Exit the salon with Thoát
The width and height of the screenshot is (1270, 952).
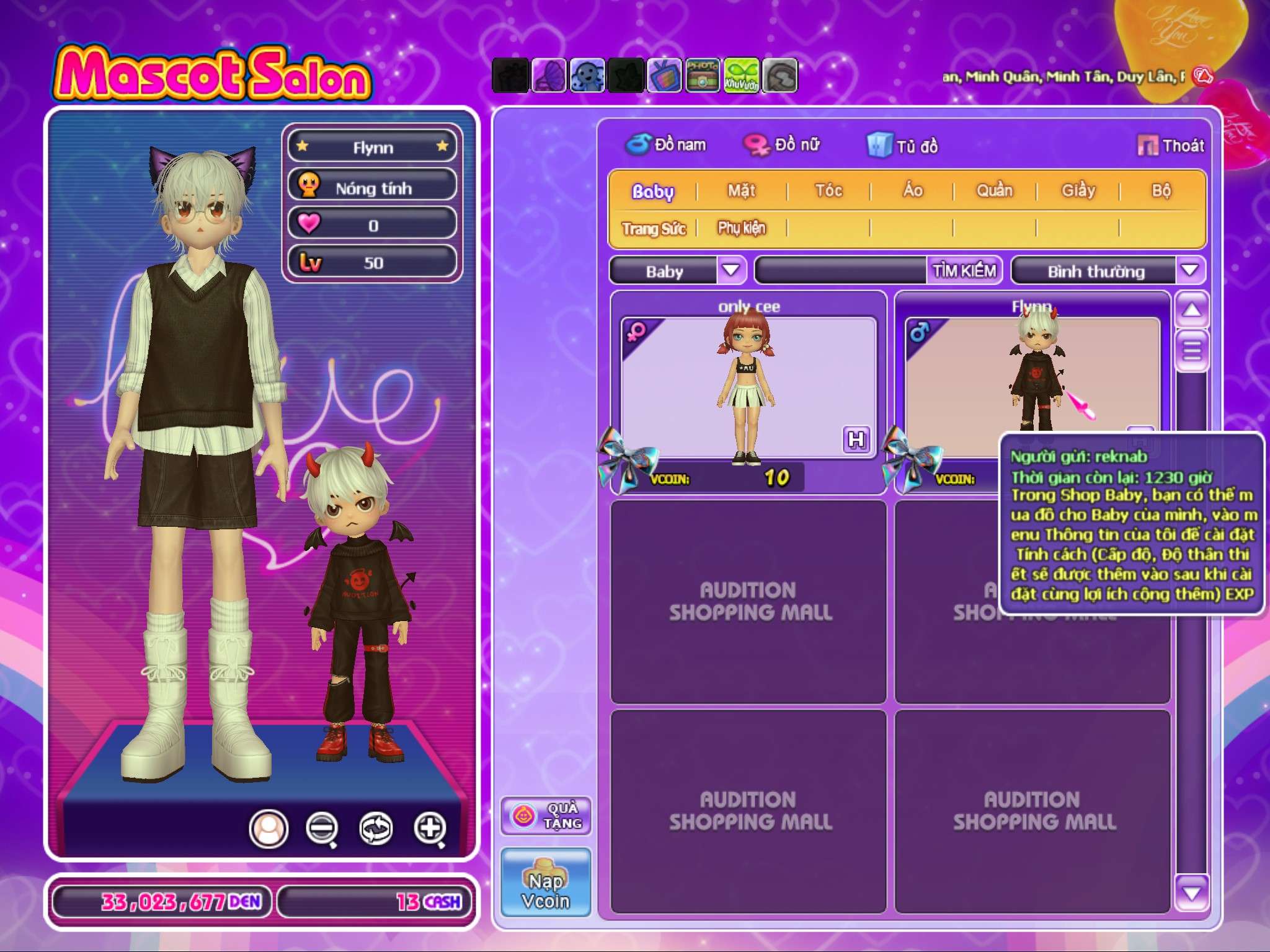pyautogui.click(x=1171, y=146)
